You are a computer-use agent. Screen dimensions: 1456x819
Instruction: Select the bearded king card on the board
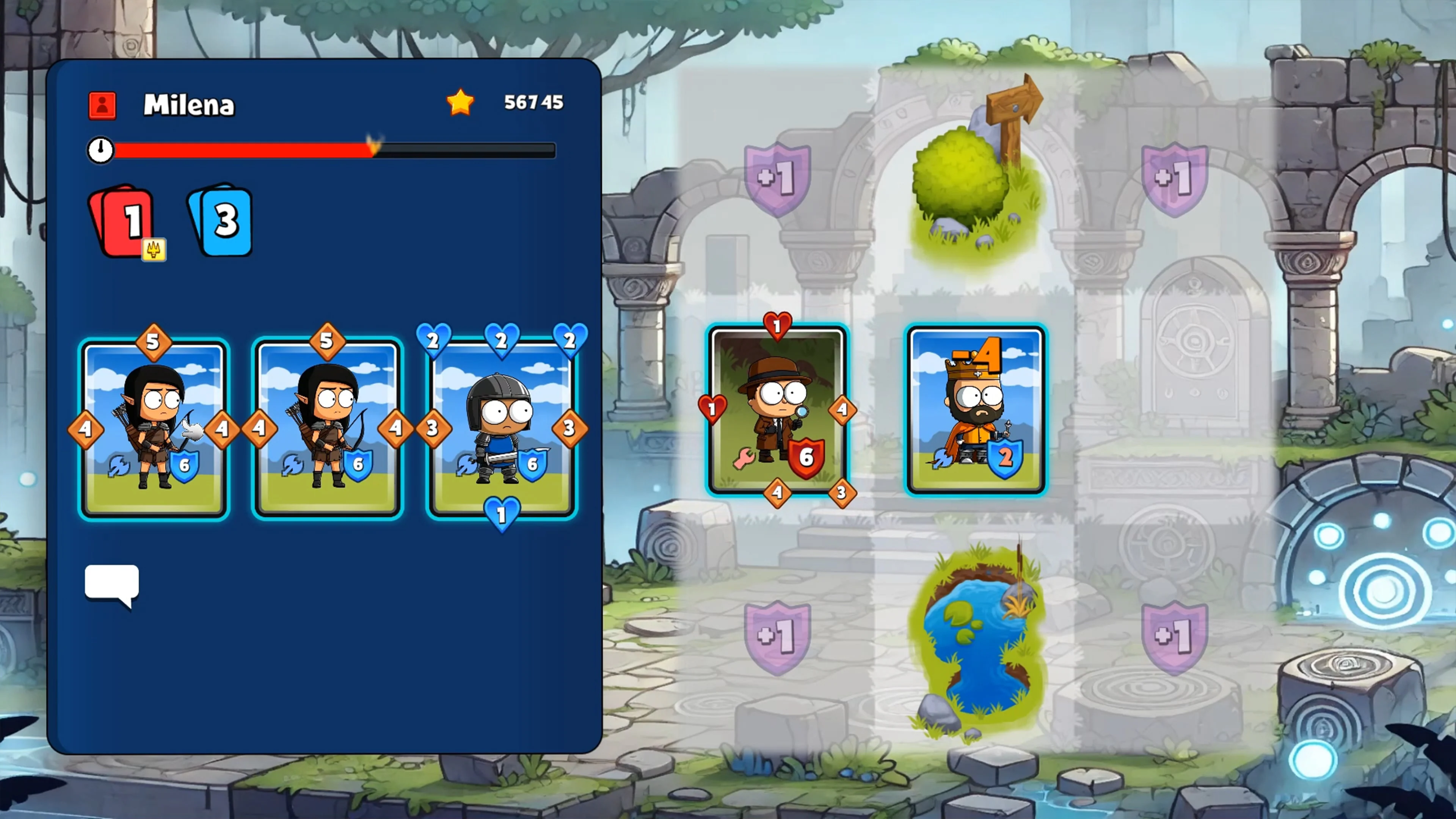(977, 410)
